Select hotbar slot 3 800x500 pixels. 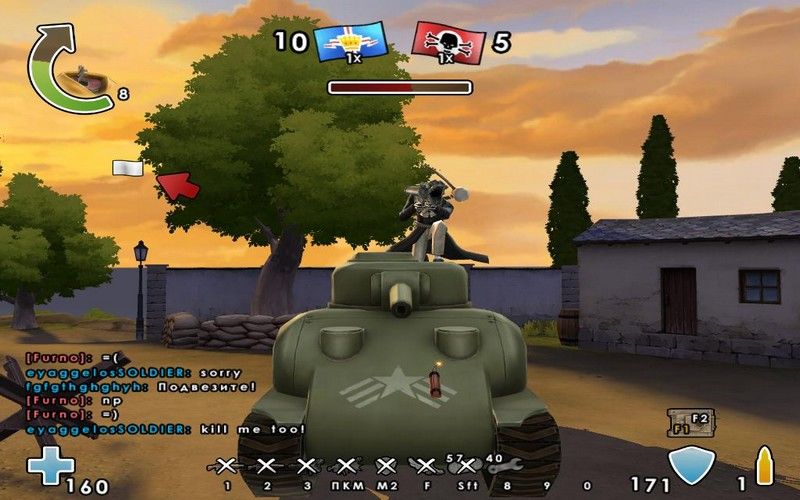click(306, 466)
